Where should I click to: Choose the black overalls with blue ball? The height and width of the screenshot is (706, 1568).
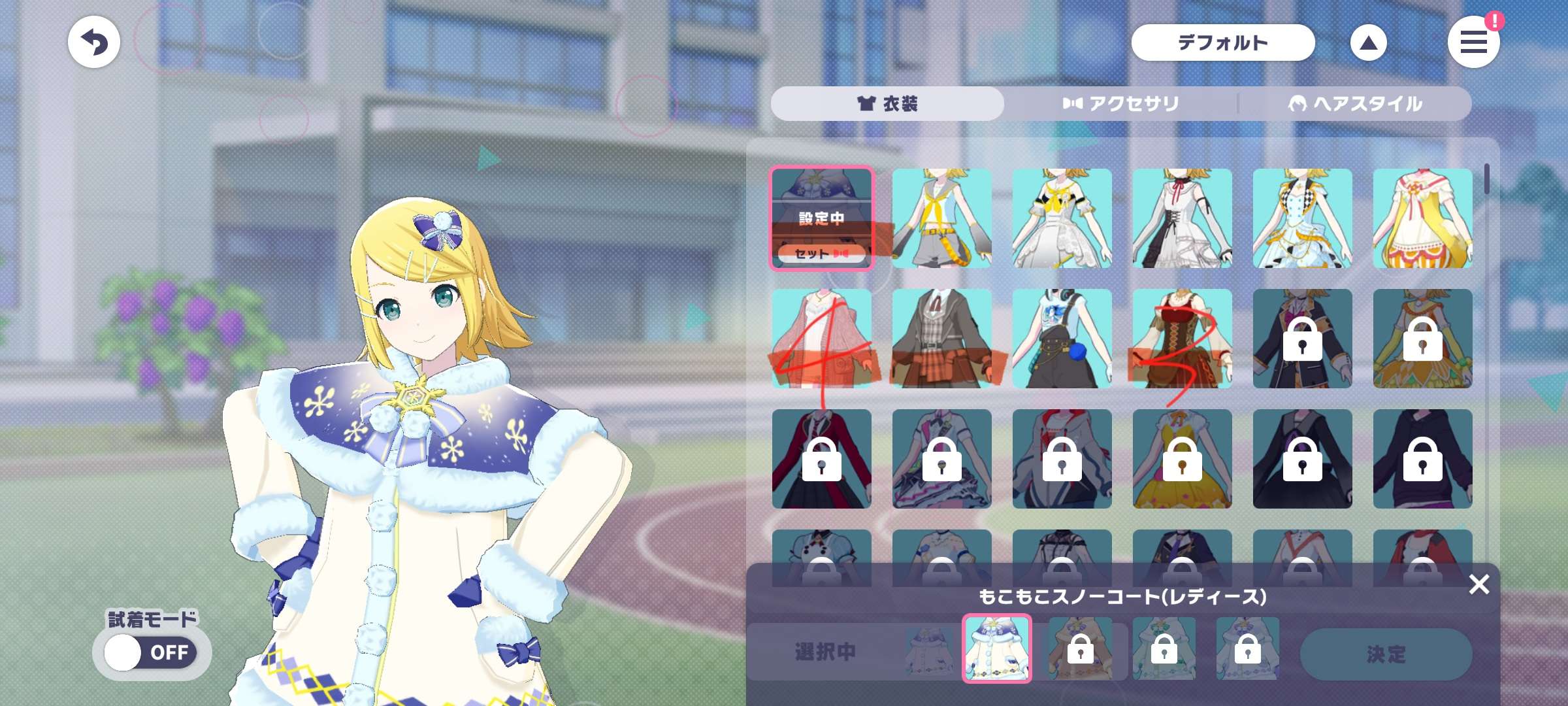click(x=1062, y=338)
